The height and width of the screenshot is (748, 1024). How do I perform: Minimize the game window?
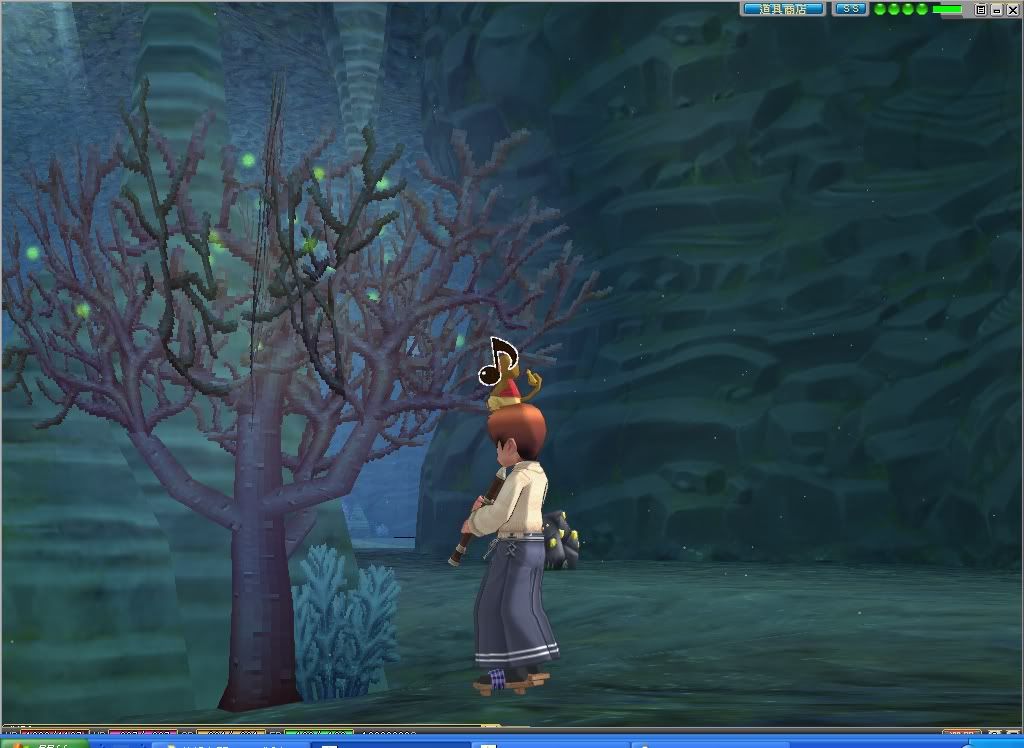click(996, 9)
